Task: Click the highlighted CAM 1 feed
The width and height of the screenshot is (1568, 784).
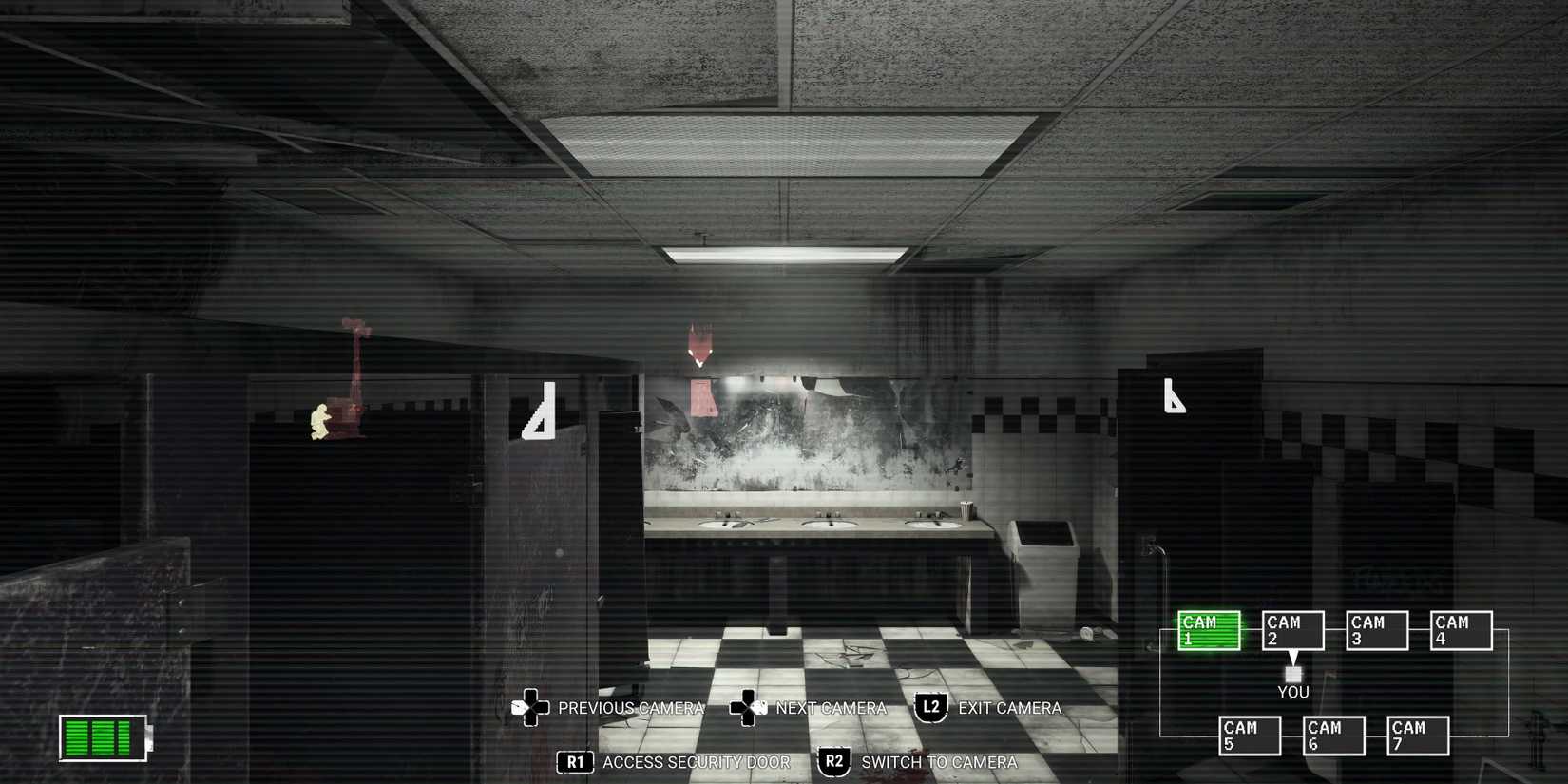Action: pos(1207,629)
